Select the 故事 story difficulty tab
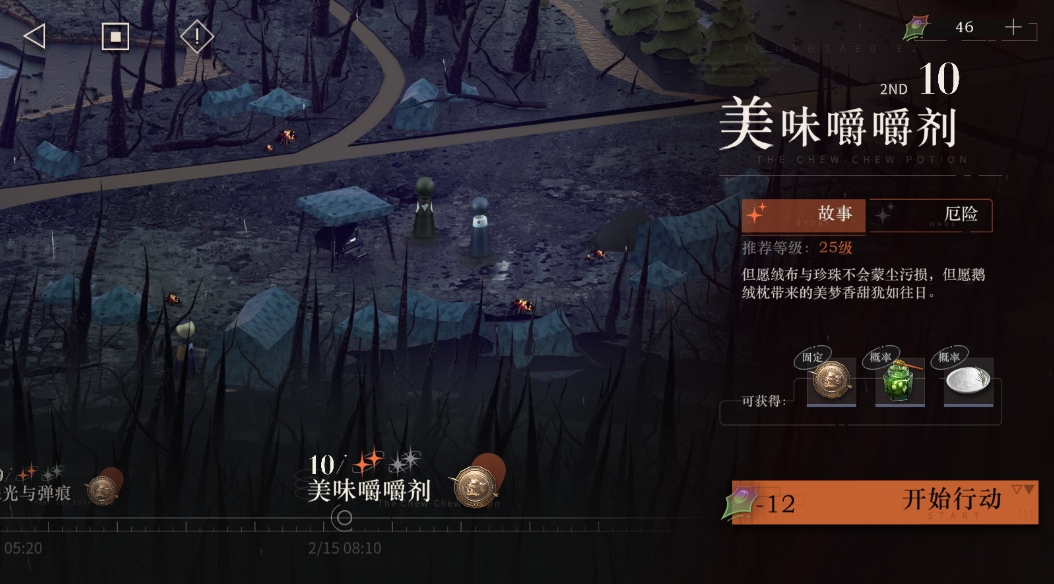Screen dimensions: 1054x584 [x=804, y=214]
